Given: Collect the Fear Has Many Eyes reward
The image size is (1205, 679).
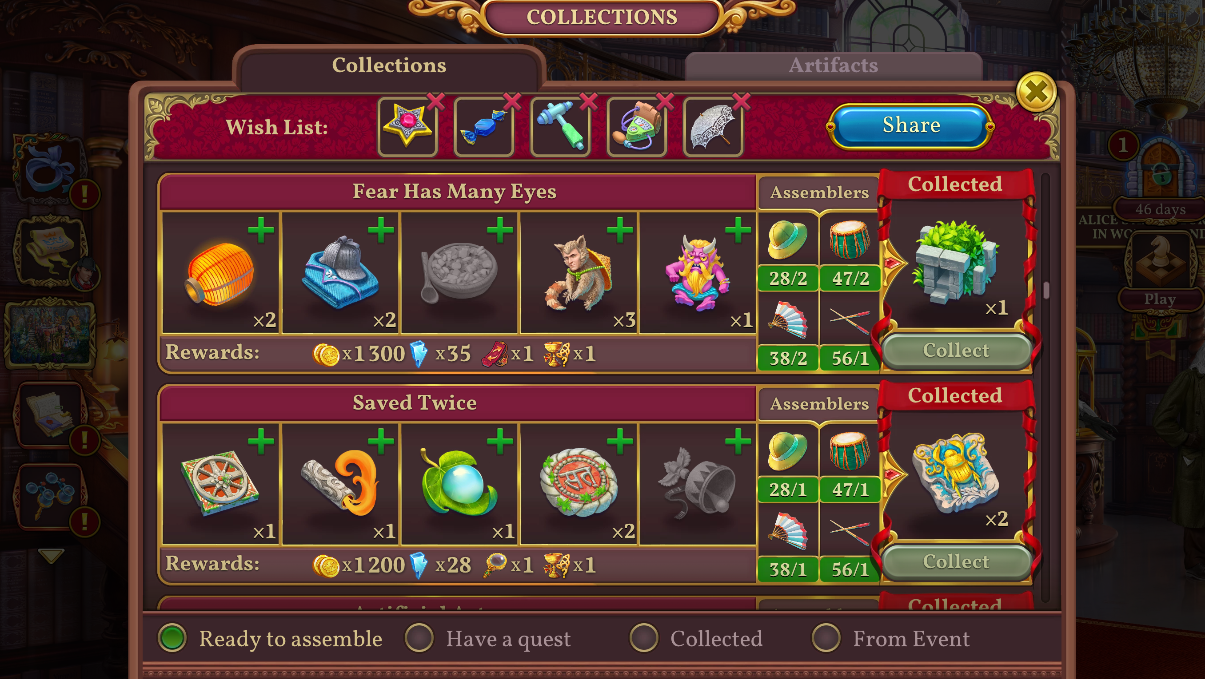Looking at the screenshot, I should pyautogui.click(x=955, y=351).
